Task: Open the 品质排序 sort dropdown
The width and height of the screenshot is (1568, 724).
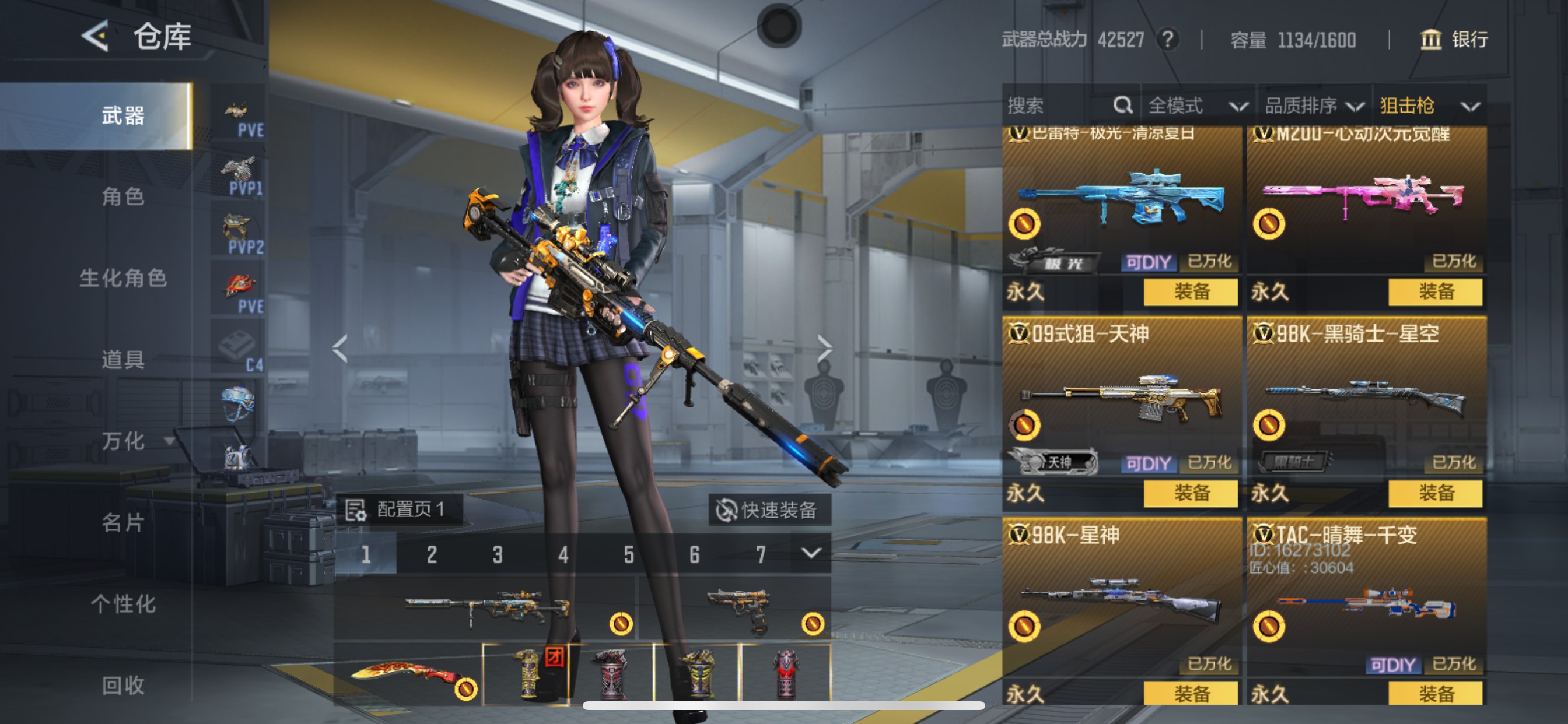Action: point(1314,106)
